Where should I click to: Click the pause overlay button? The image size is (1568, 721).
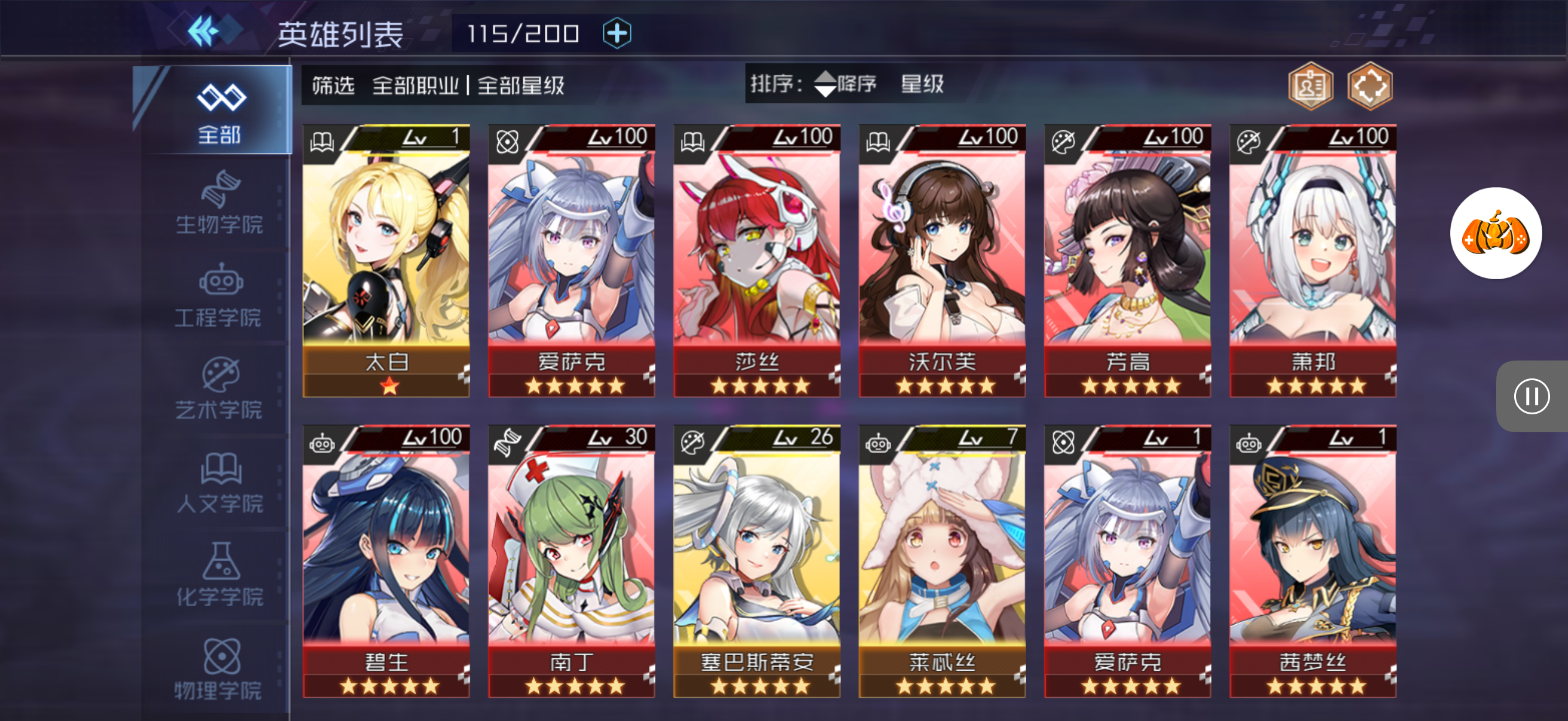tap(1531, 397)
